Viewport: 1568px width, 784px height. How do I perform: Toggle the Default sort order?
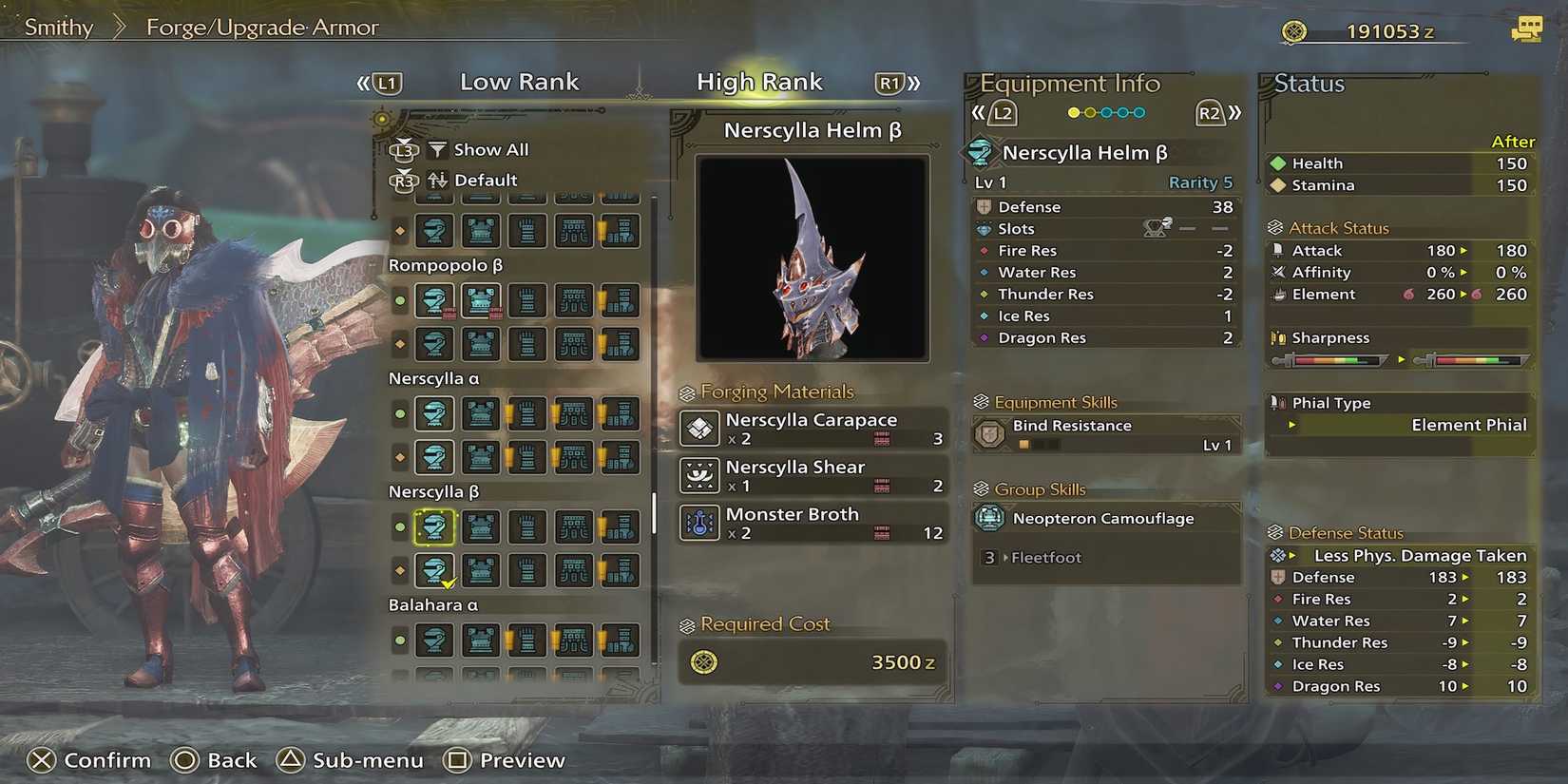485,180
